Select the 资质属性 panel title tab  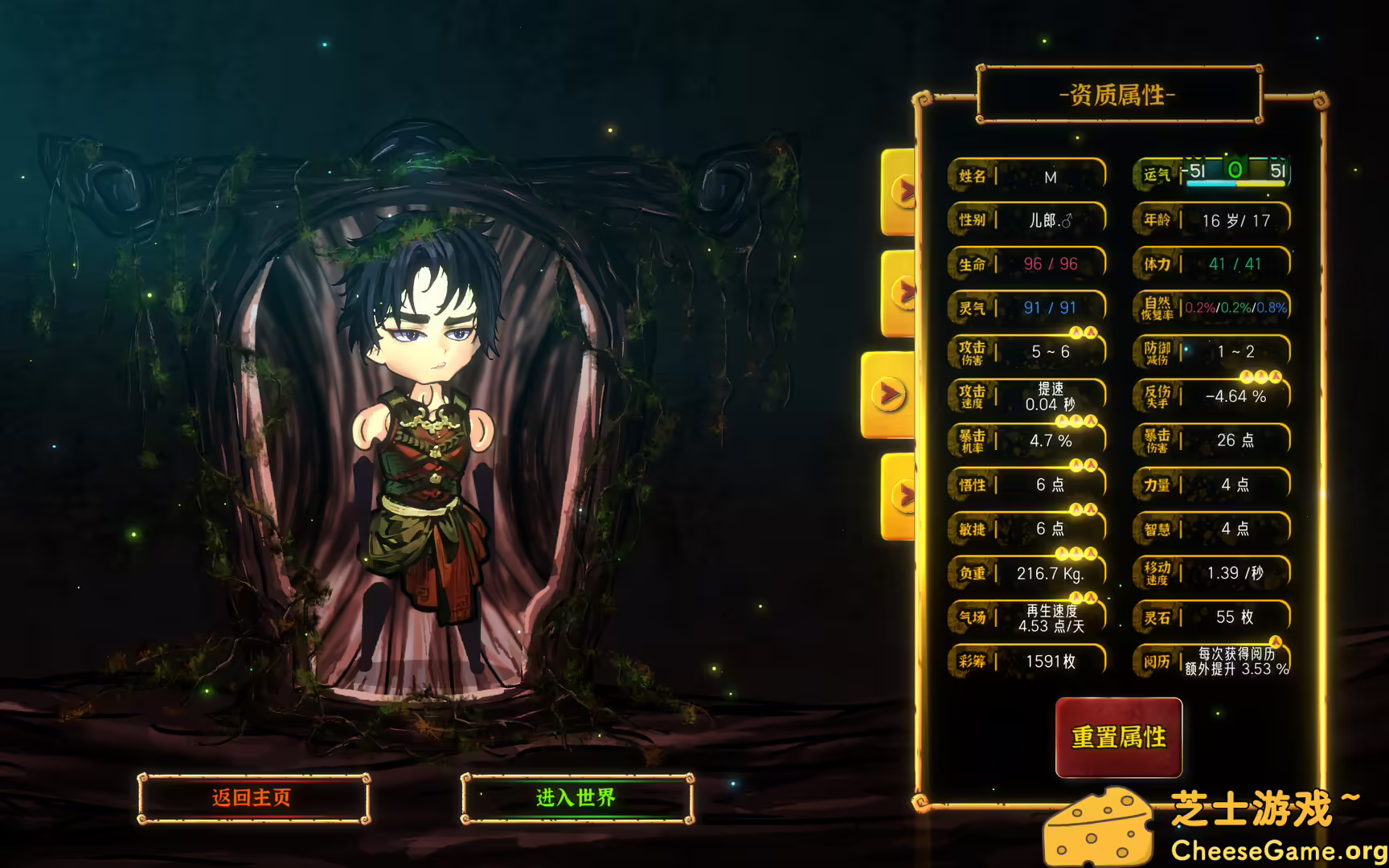(1119, 95)
